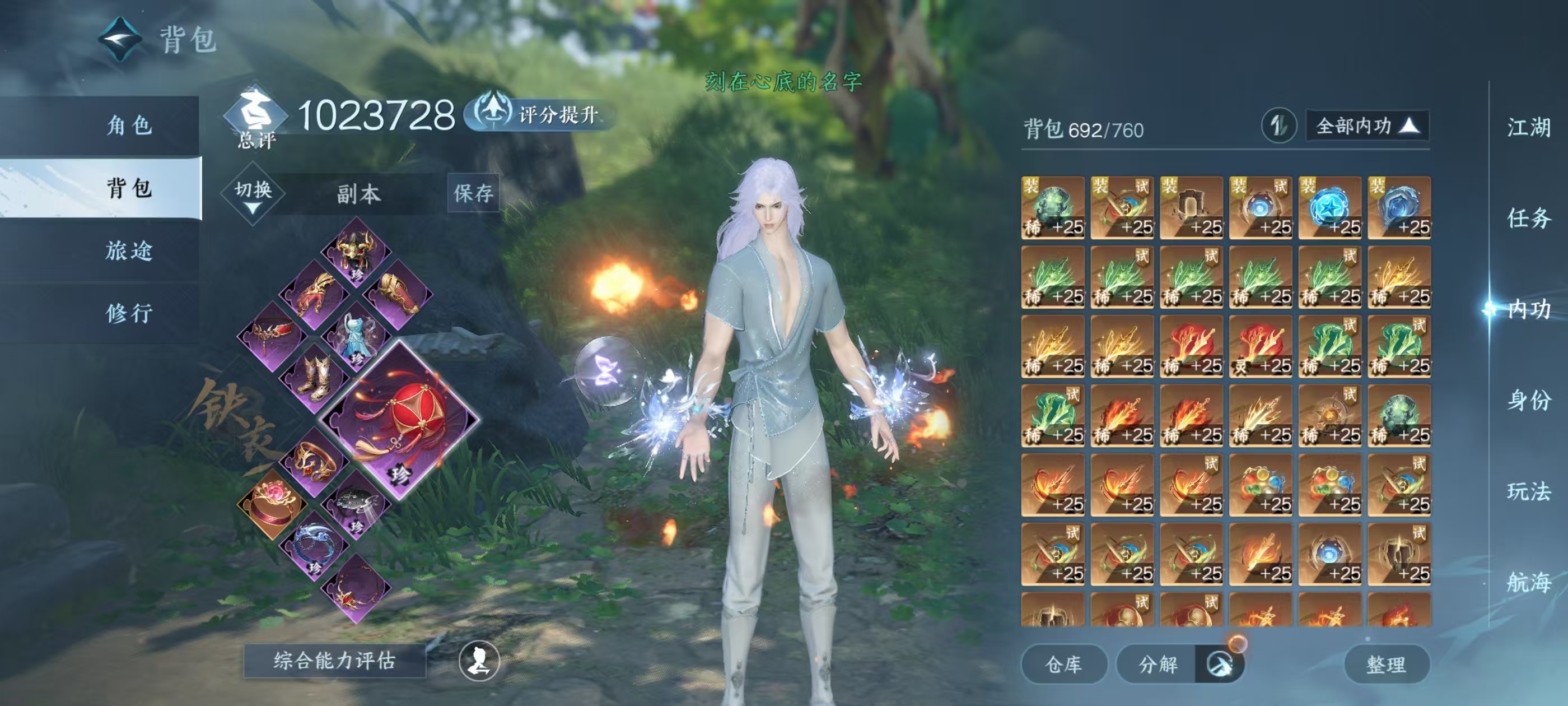Open the 旅途 tab

point(129,250)
